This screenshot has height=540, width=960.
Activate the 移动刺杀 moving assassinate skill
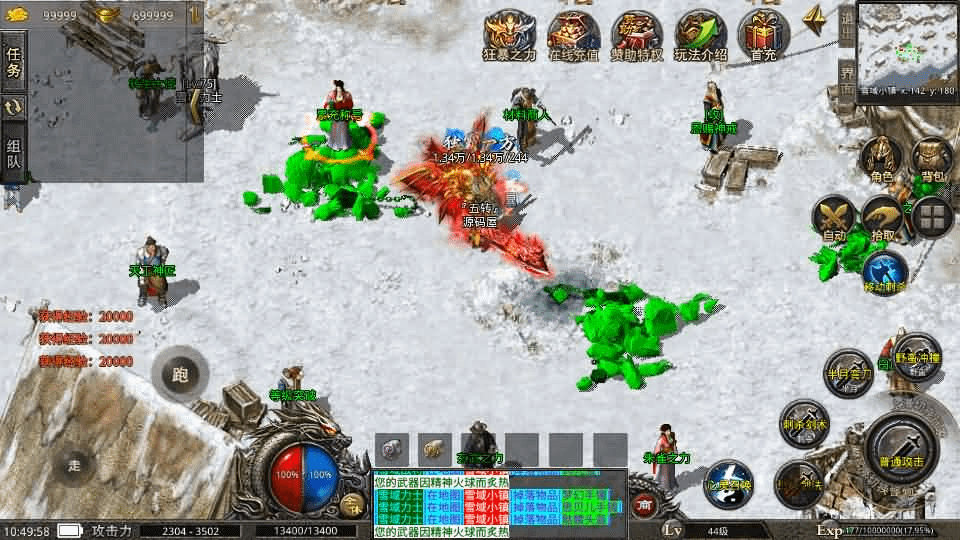[x=884, y=272]
